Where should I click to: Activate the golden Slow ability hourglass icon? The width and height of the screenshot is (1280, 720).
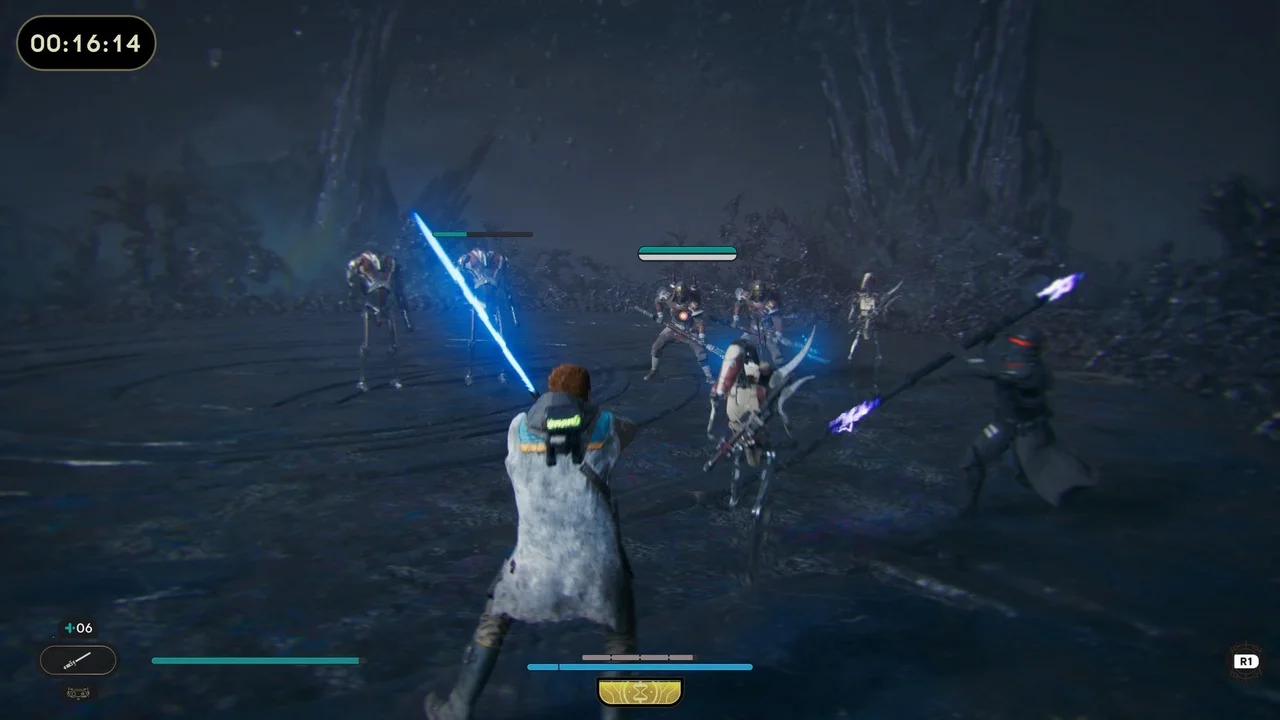tap(640, 691)
